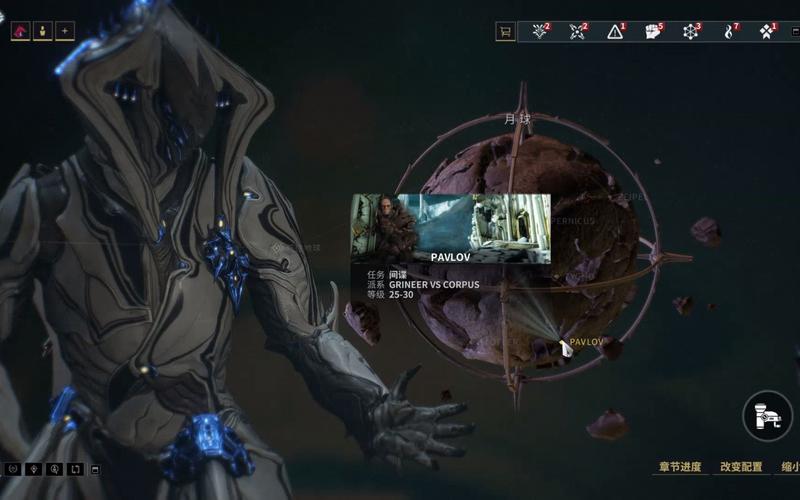Click the 改变配置 change loadout button
The width and height of the screenshot is (800, 500).
(740, 467)
